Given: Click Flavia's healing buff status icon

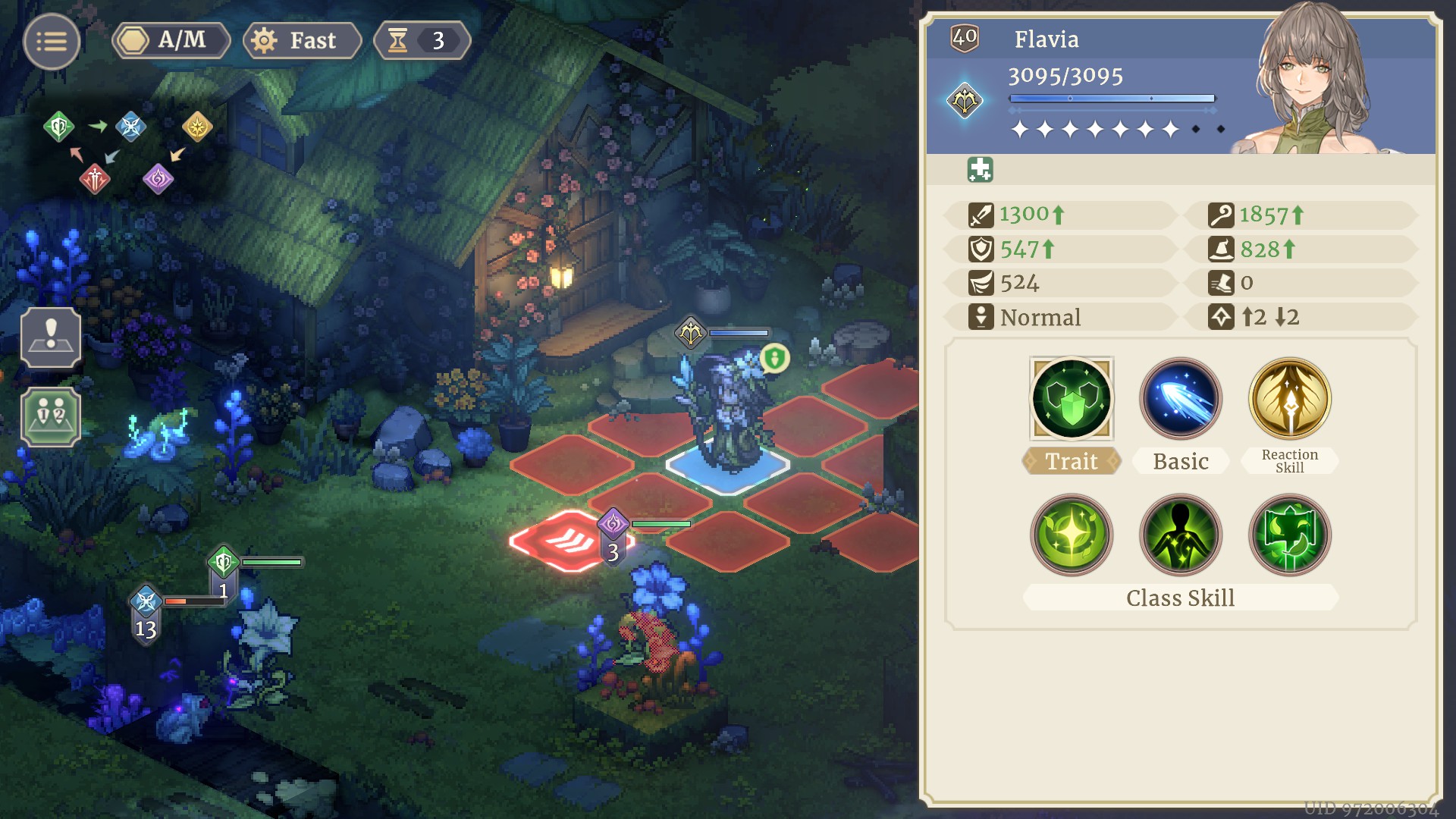Looking at the screenshot, I should (980, 170).
